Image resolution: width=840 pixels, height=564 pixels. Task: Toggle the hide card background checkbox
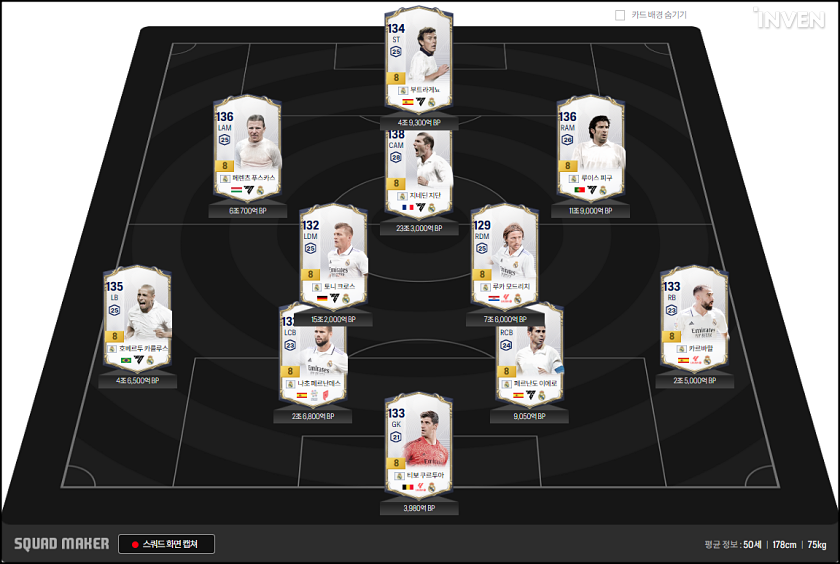click(x=620, y=15)
